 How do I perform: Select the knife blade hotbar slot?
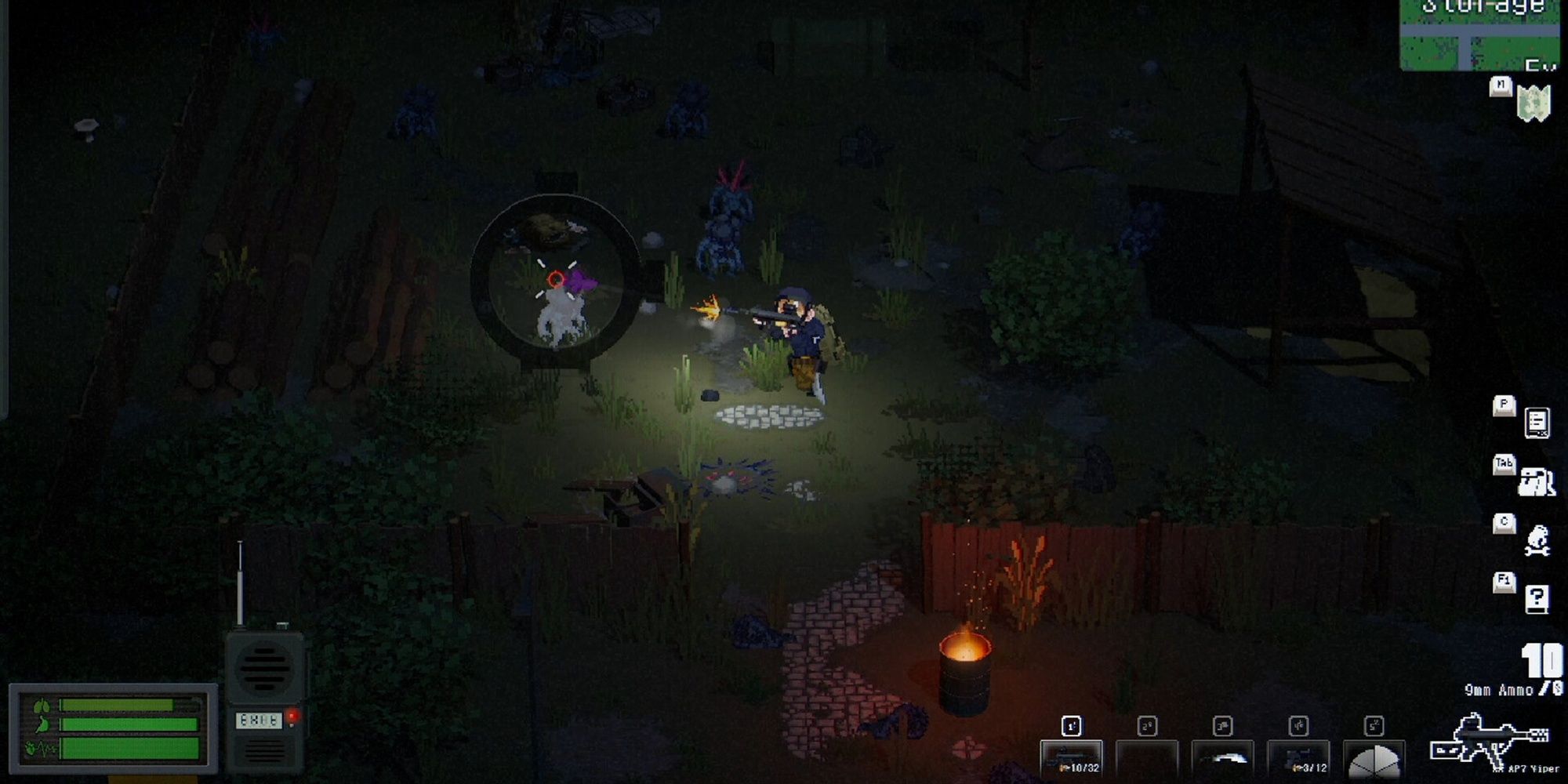[x=1222, y=758]
